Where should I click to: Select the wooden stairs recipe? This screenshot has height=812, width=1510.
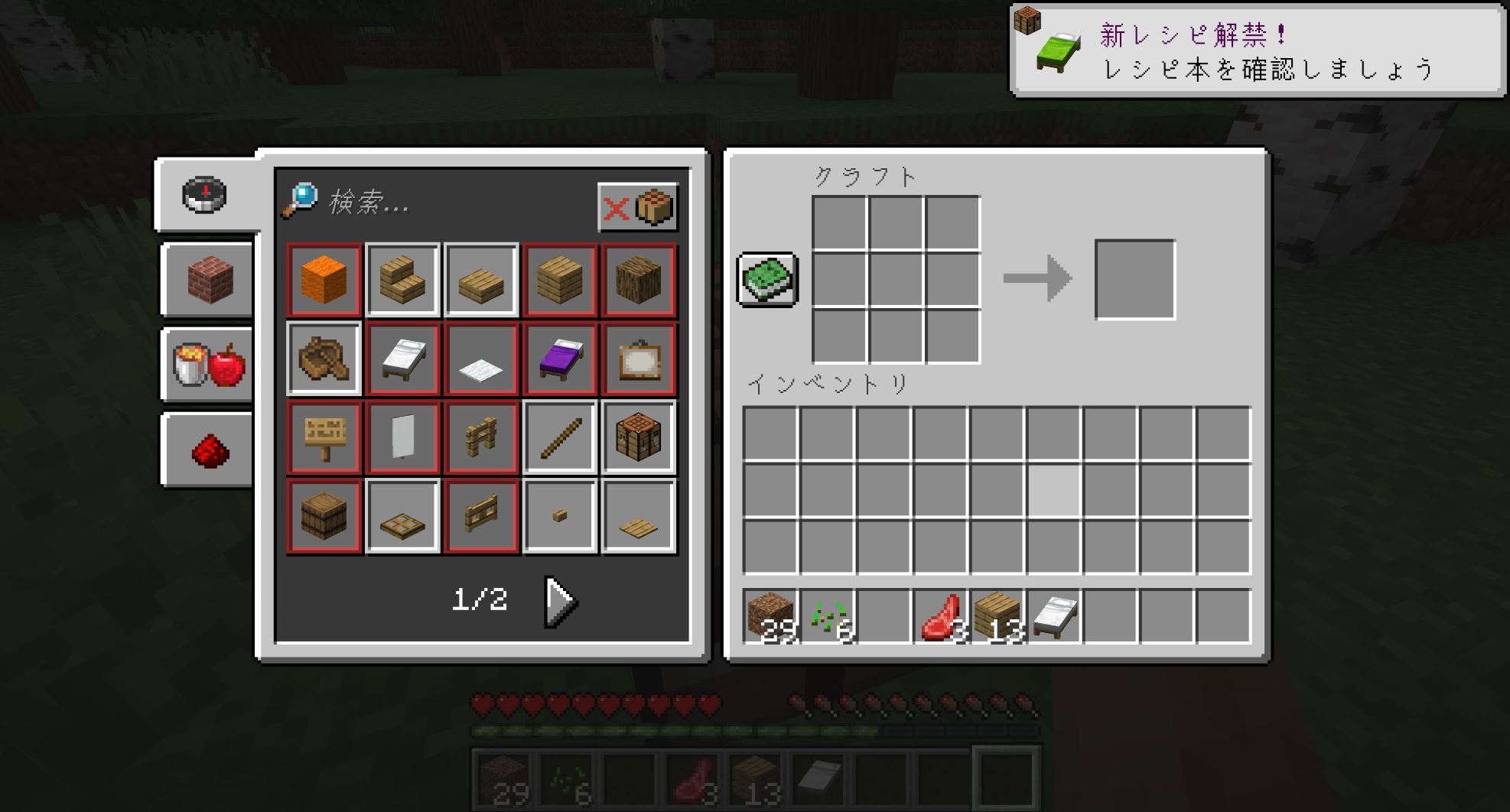pyautogui.click(x=402, y=281)
